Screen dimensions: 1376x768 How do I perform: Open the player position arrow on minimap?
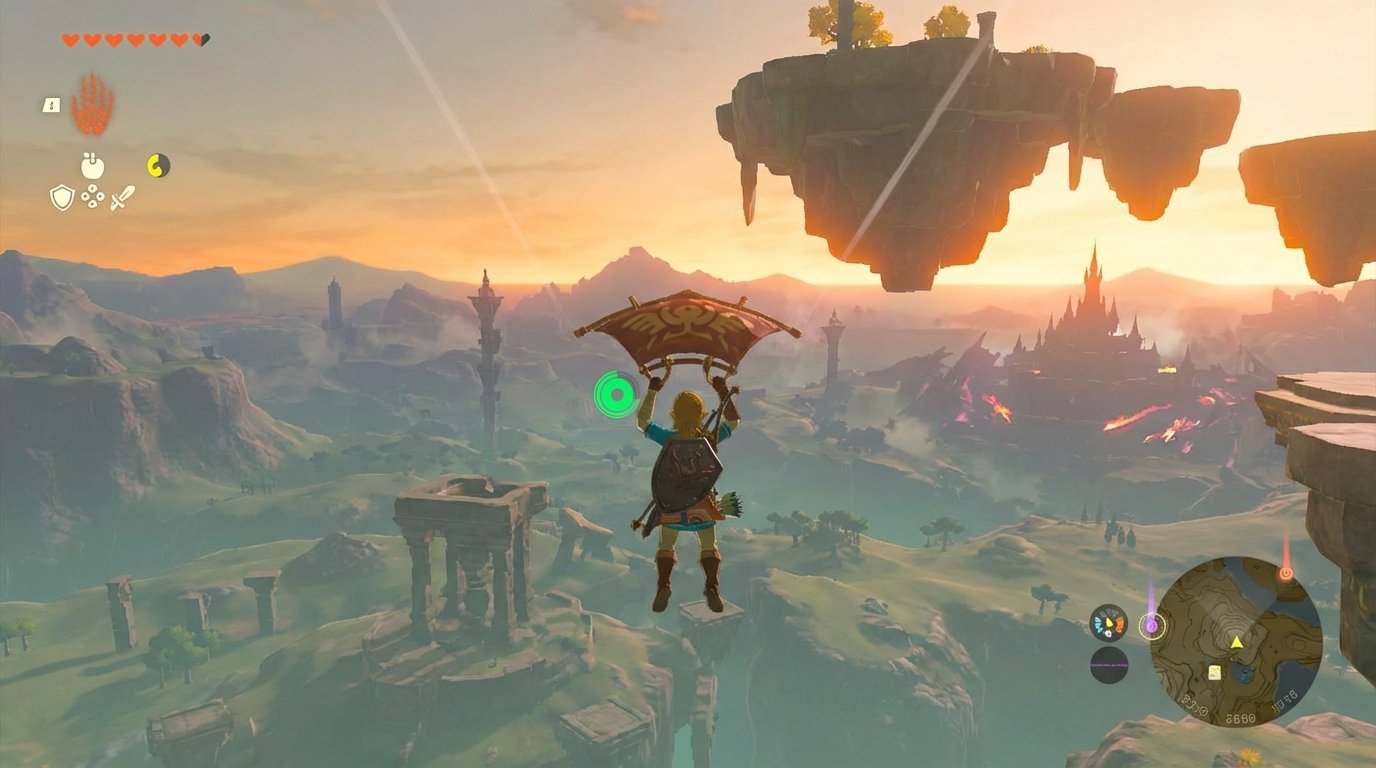[1237, 641]
